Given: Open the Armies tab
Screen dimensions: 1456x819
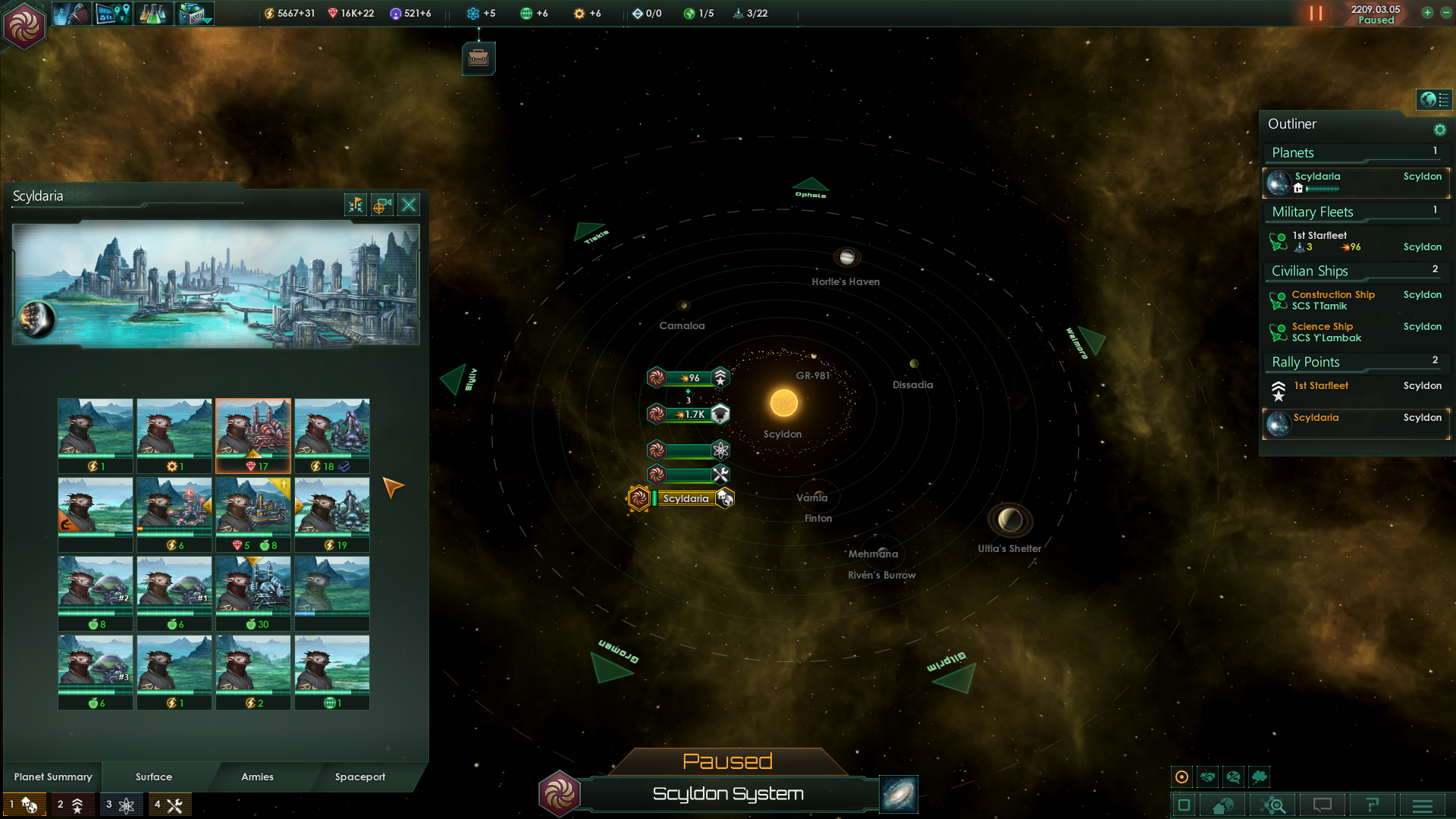Looking at the screenshot, I should [257, 777].
